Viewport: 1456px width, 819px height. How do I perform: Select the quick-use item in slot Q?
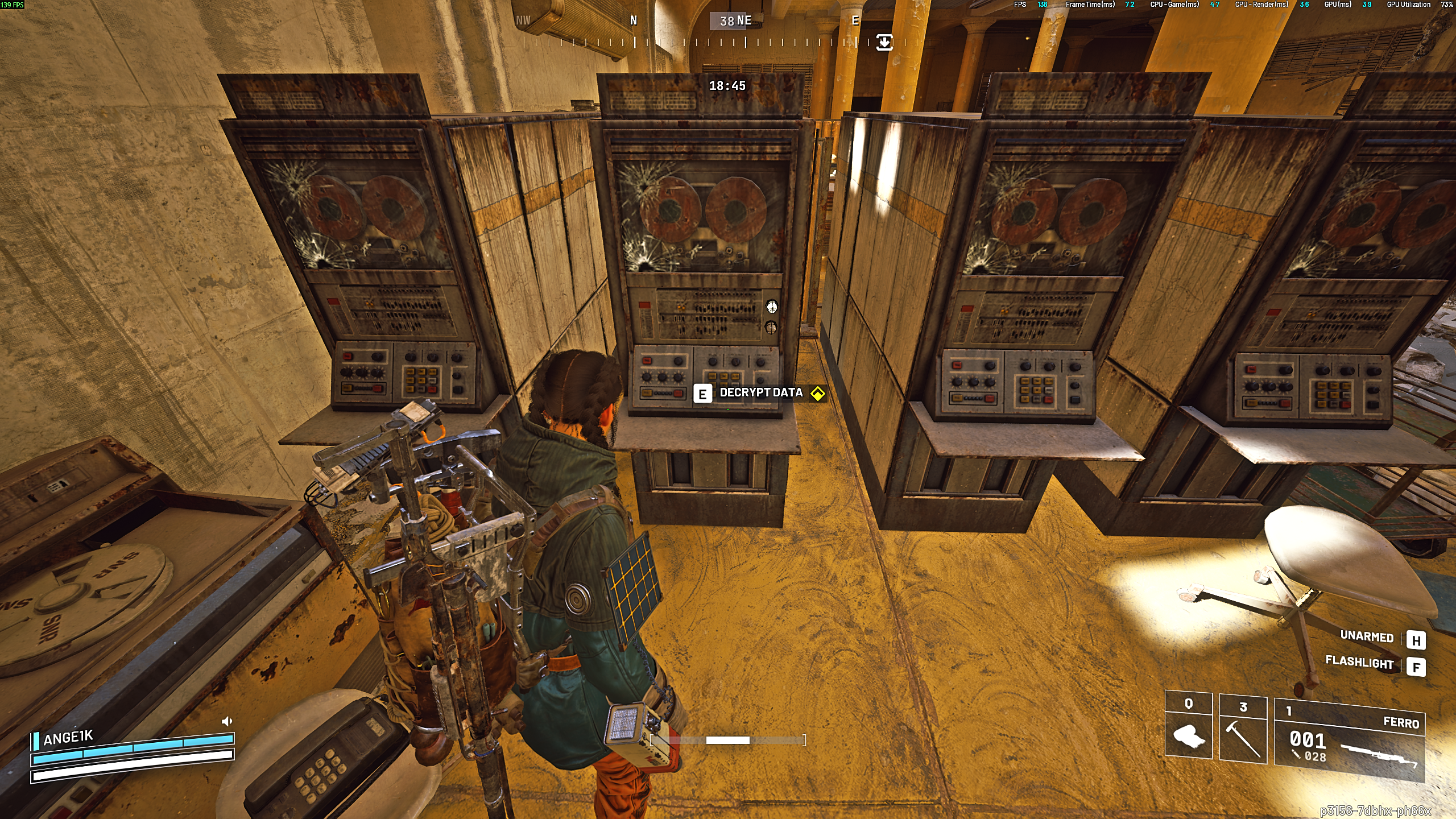(x=1188, y=726)
